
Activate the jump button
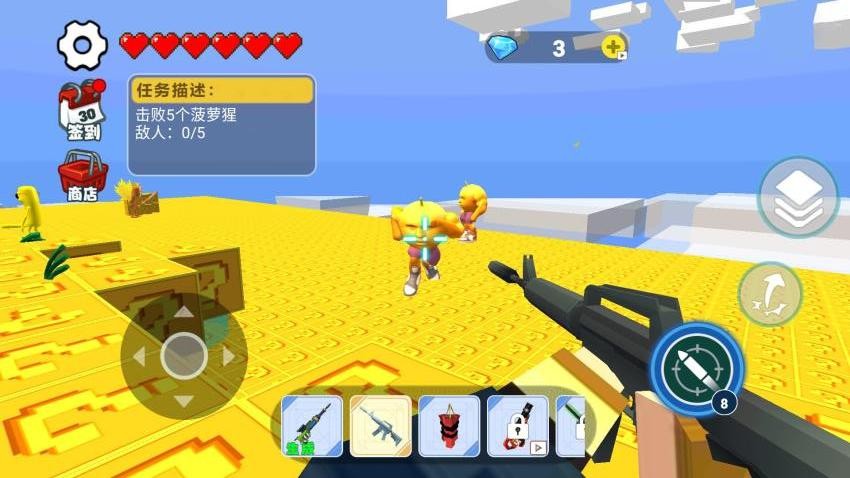(770, 294)
